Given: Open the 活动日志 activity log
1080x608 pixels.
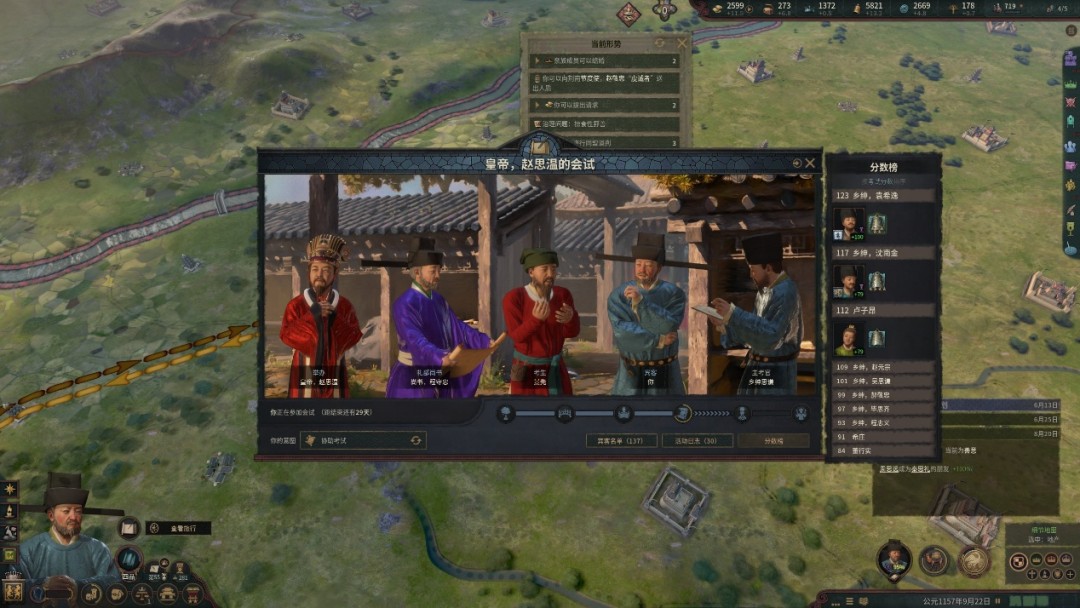Looking at the screenshot, I should (x=697, y=440).
